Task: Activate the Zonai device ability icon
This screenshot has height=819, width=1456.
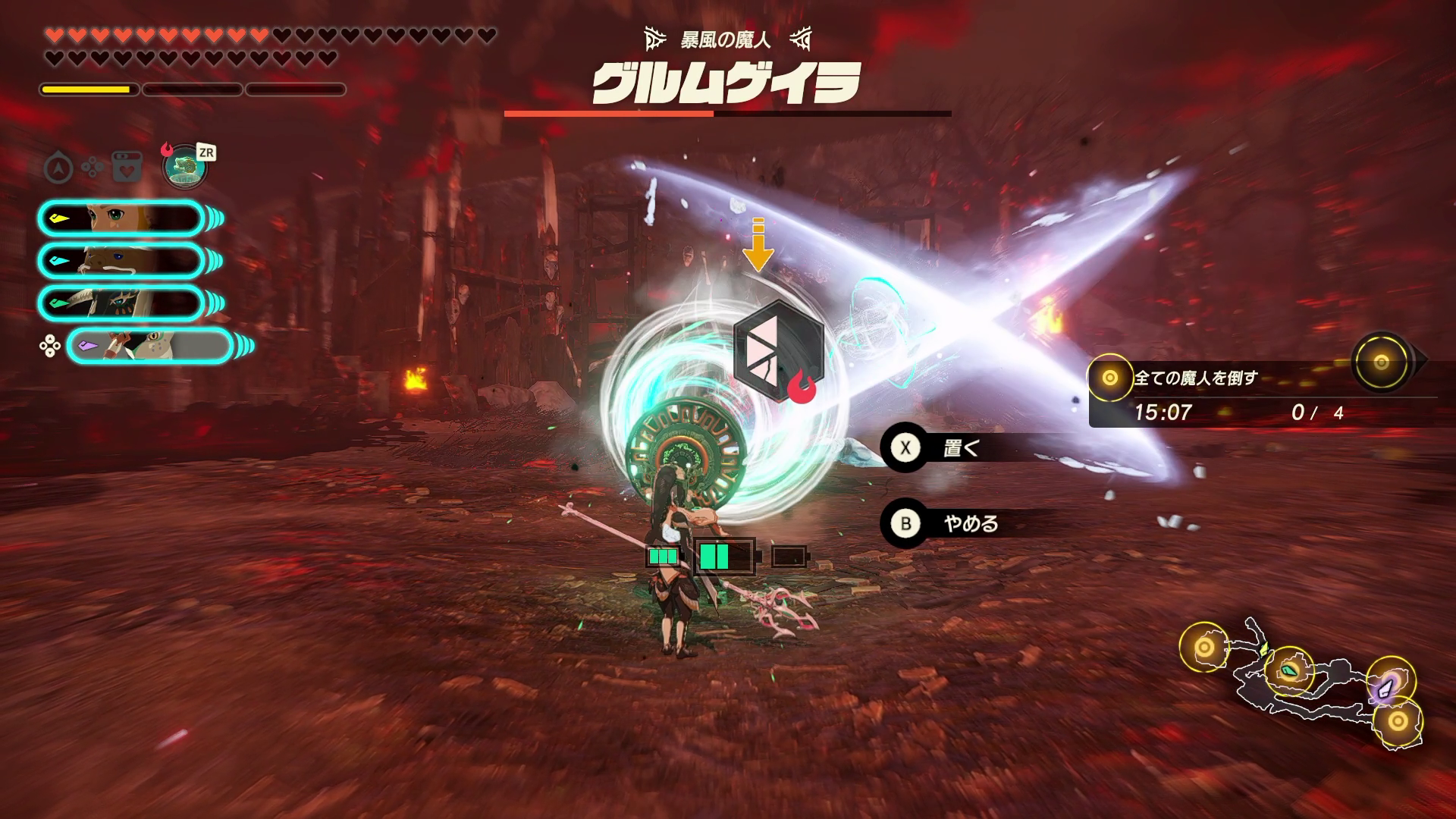Action: (185, 166)
